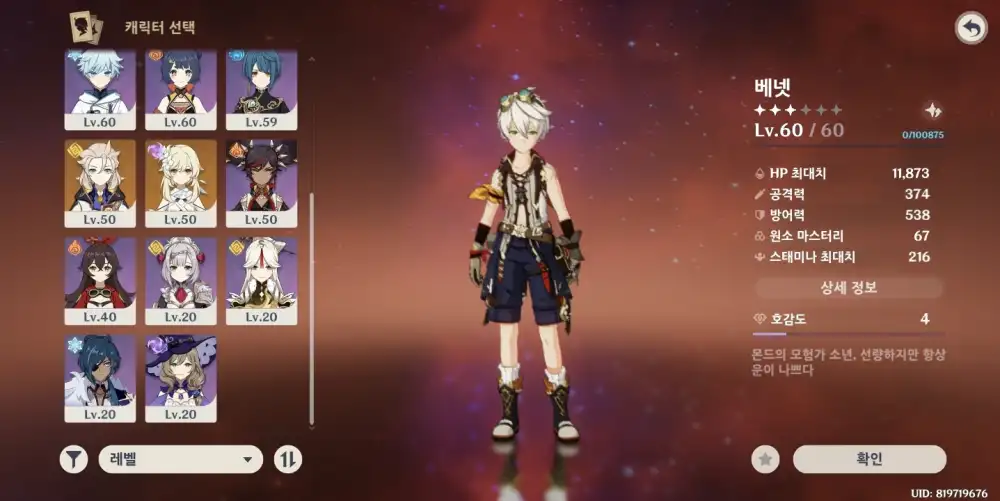Viewport: 1000px width, 501px height.
Task: Select Albedo's Lv.50 character card
Action: (x=100, y=180)
